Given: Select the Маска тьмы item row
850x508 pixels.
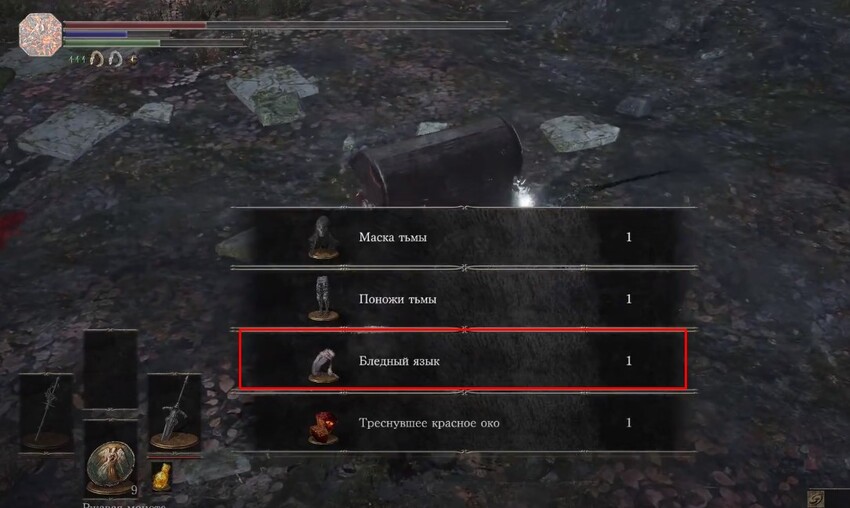Looking at the screenshot, I should pyautogui.click(x=462, y=238).
